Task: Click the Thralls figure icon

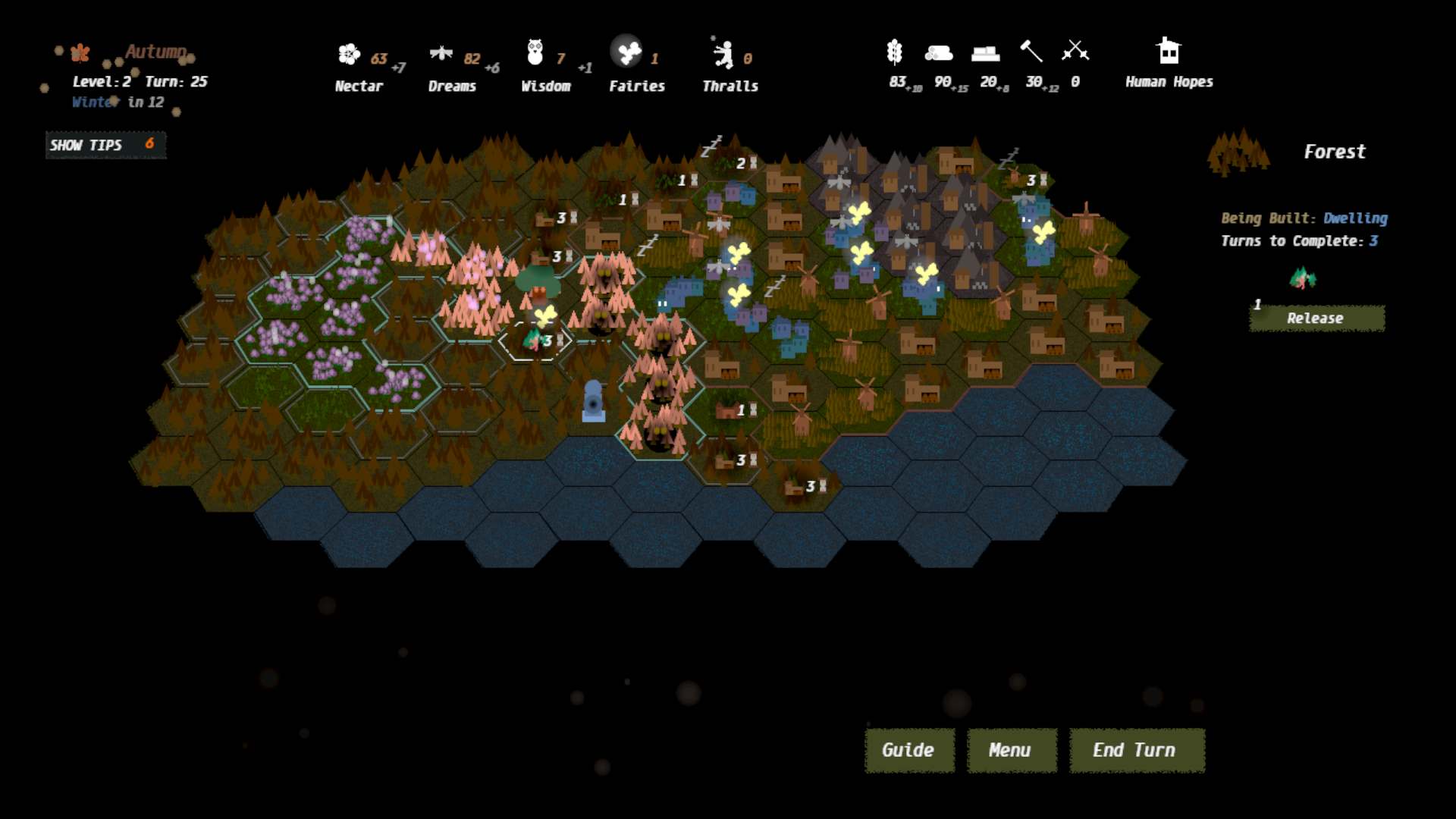Action: [x=723, y=54]
